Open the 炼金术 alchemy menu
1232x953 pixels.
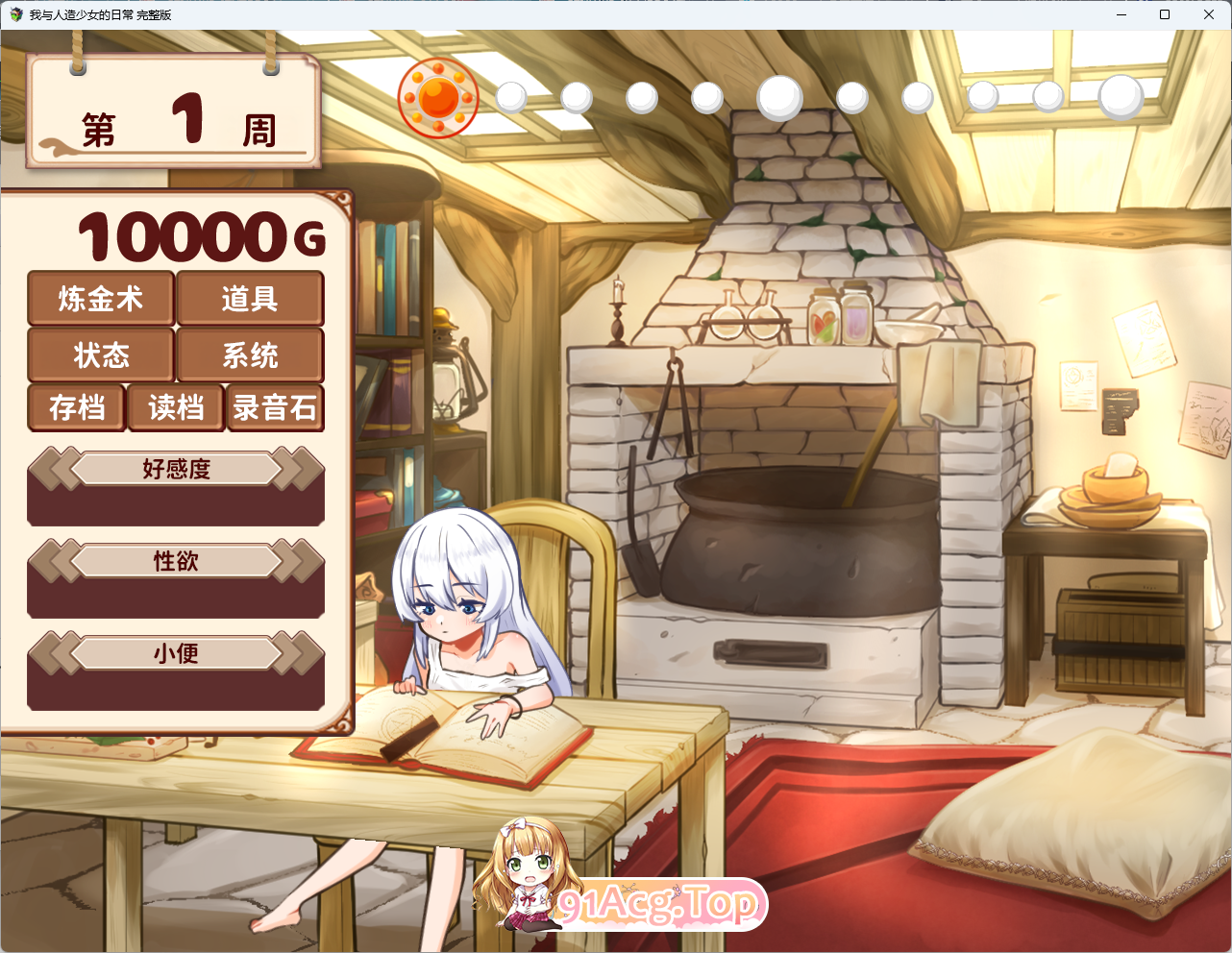pyautogui.click(x=101, y=299)
